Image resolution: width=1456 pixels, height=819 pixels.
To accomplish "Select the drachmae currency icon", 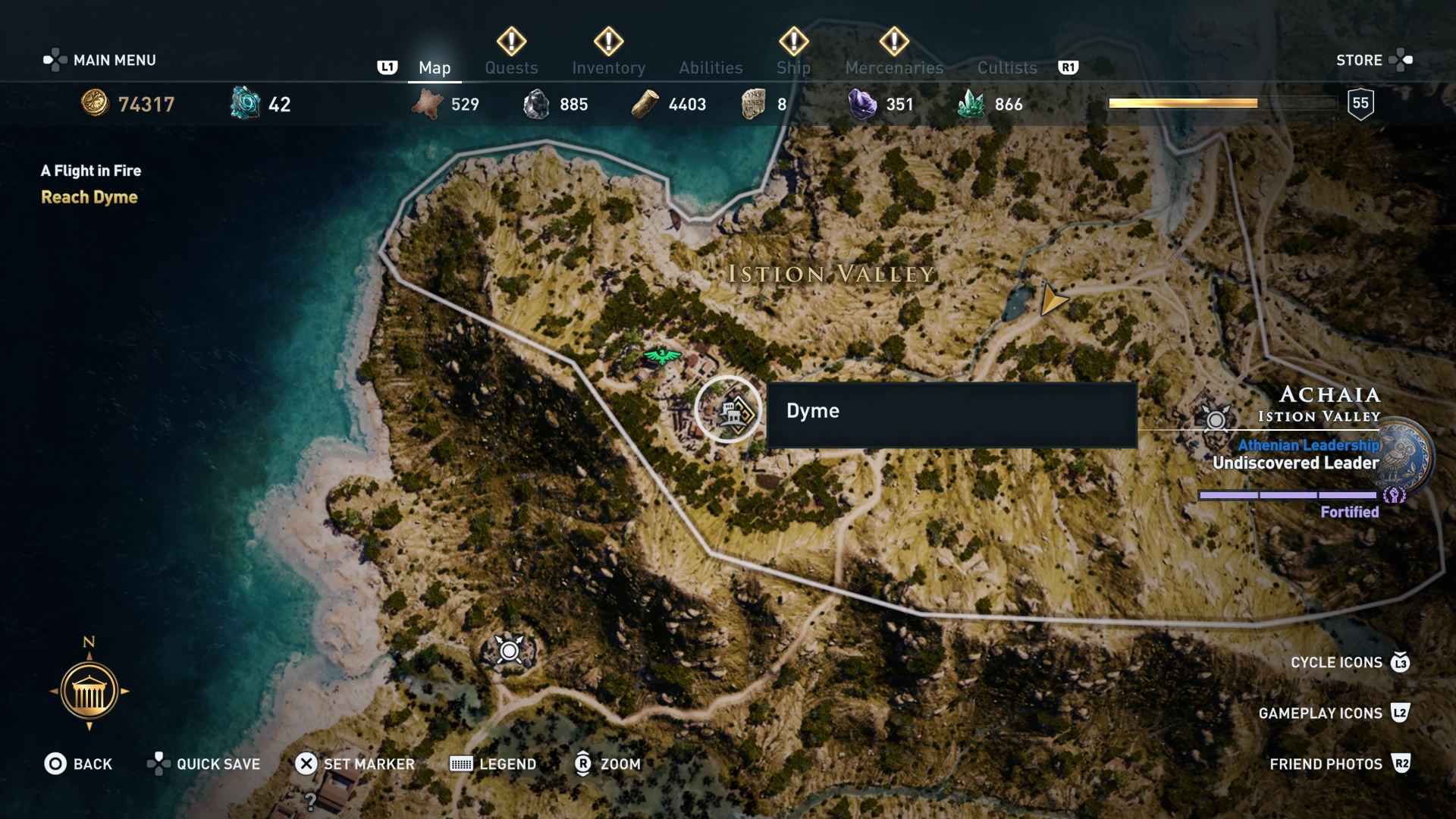I will point(94,104).
